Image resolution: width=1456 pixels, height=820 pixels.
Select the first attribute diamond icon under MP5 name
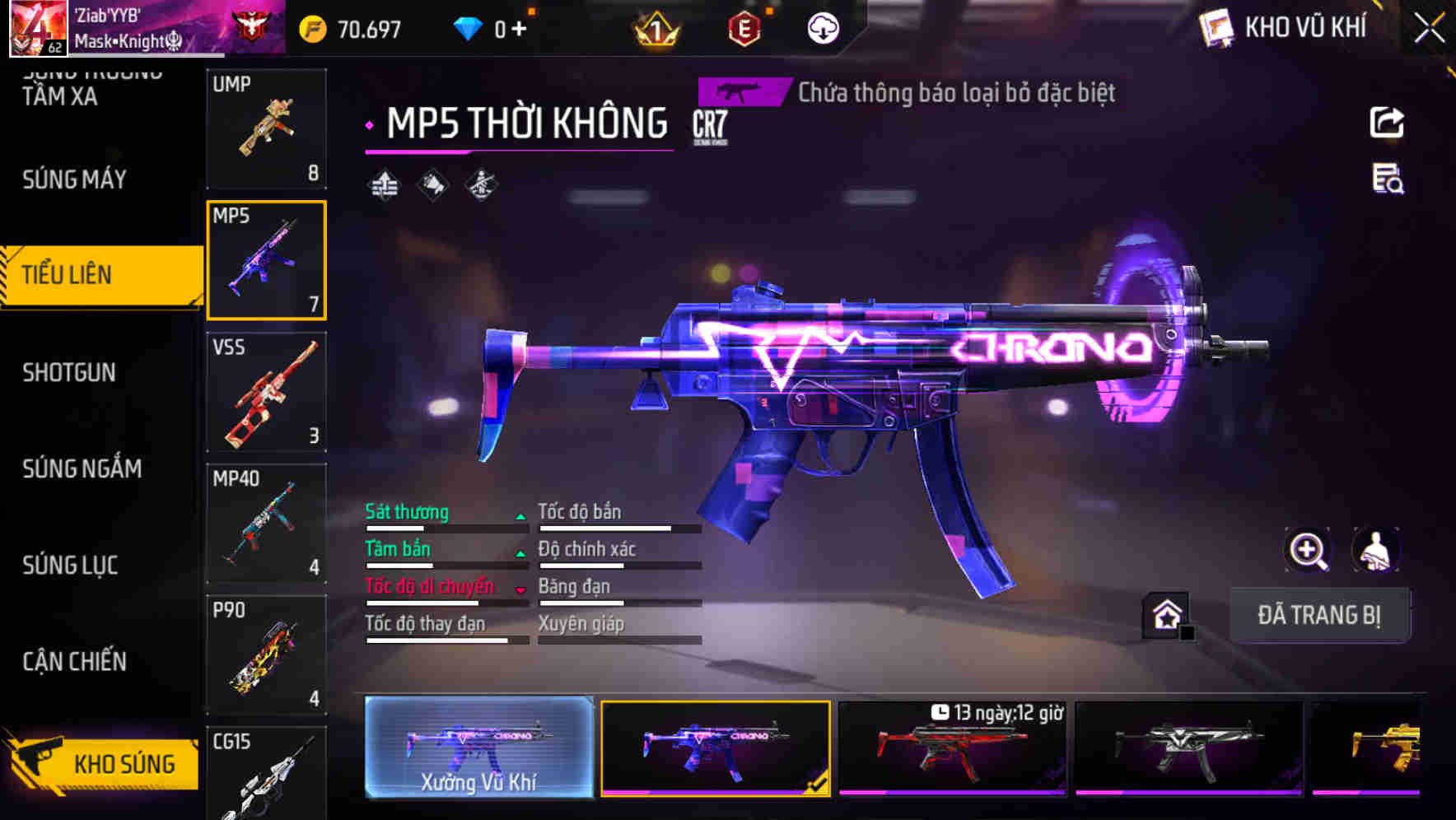(x=385, y=184)
